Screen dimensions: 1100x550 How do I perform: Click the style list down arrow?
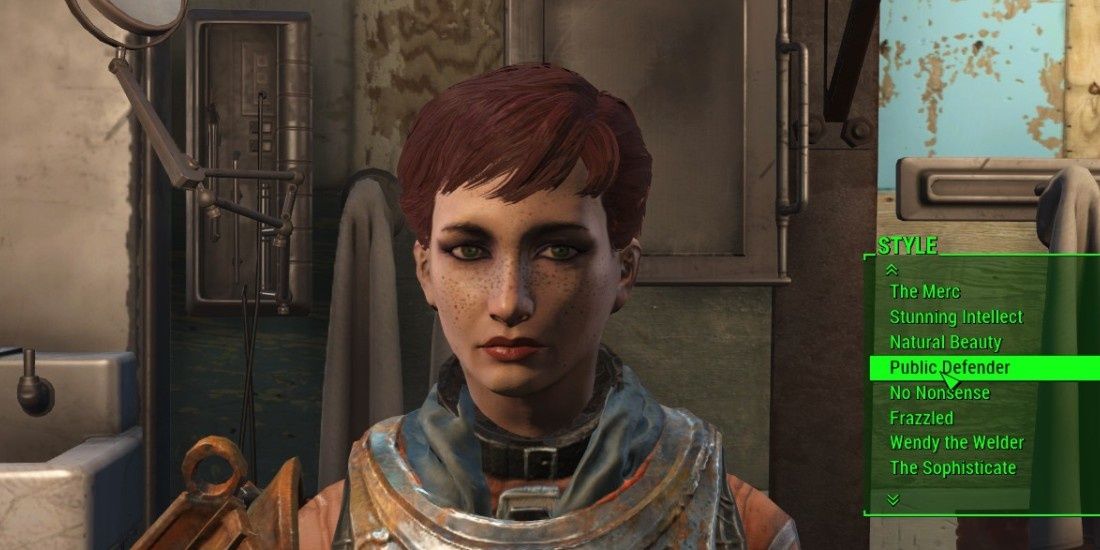click(893, 498)
